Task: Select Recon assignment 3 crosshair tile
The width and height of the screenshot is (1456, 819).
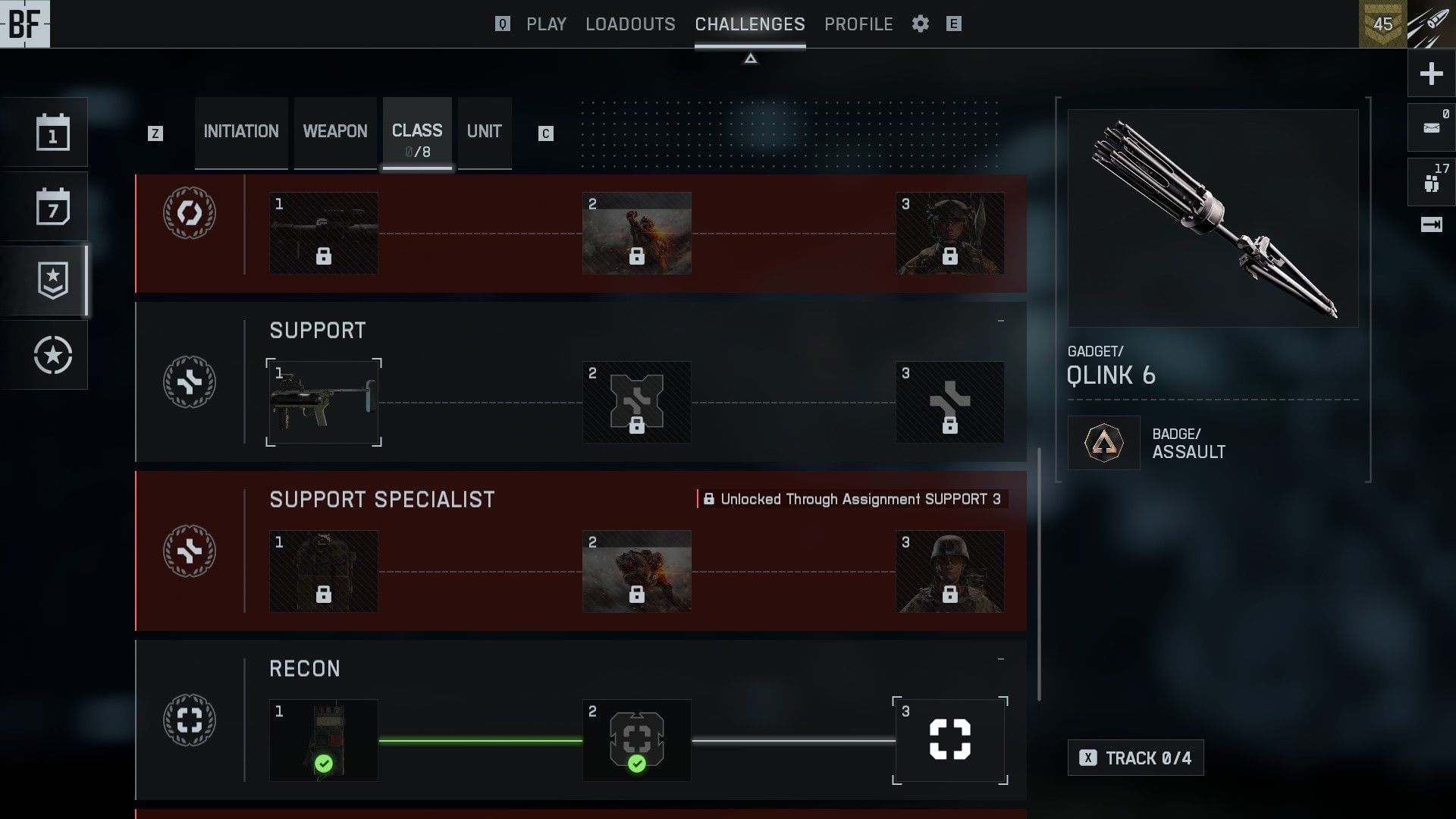Action: [949, 740]
